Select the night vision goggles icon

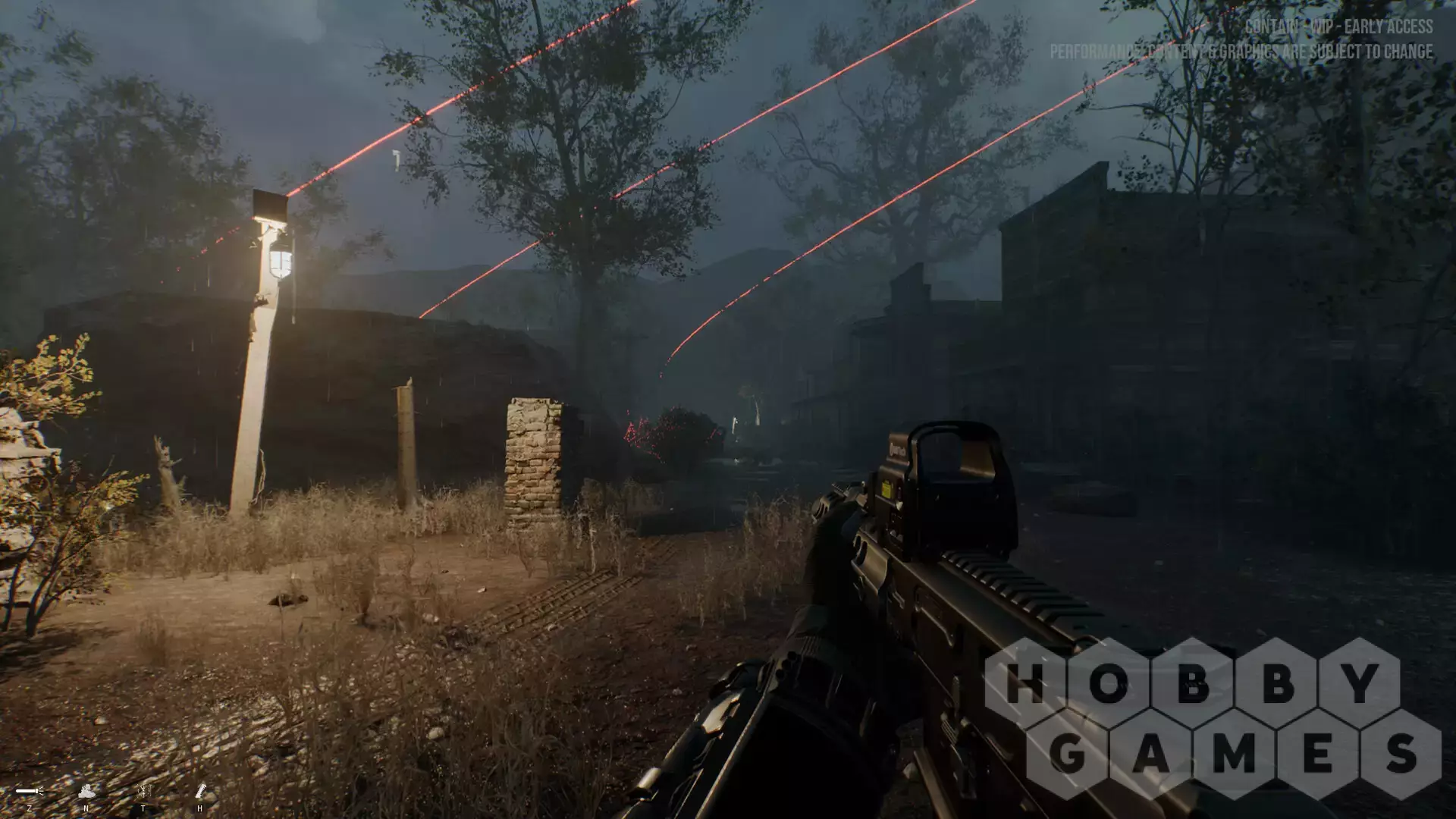coord(86,792)
